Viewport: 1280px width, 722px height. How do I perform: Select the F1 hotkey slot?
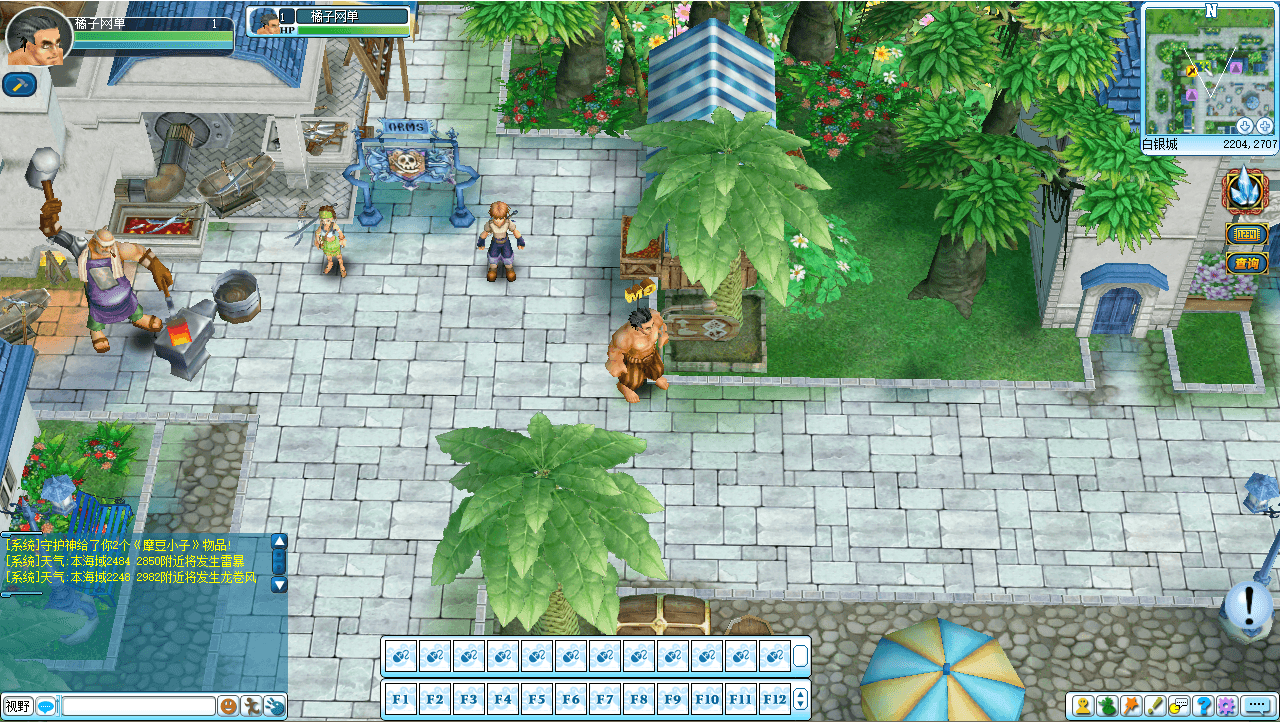pos(400,698)
